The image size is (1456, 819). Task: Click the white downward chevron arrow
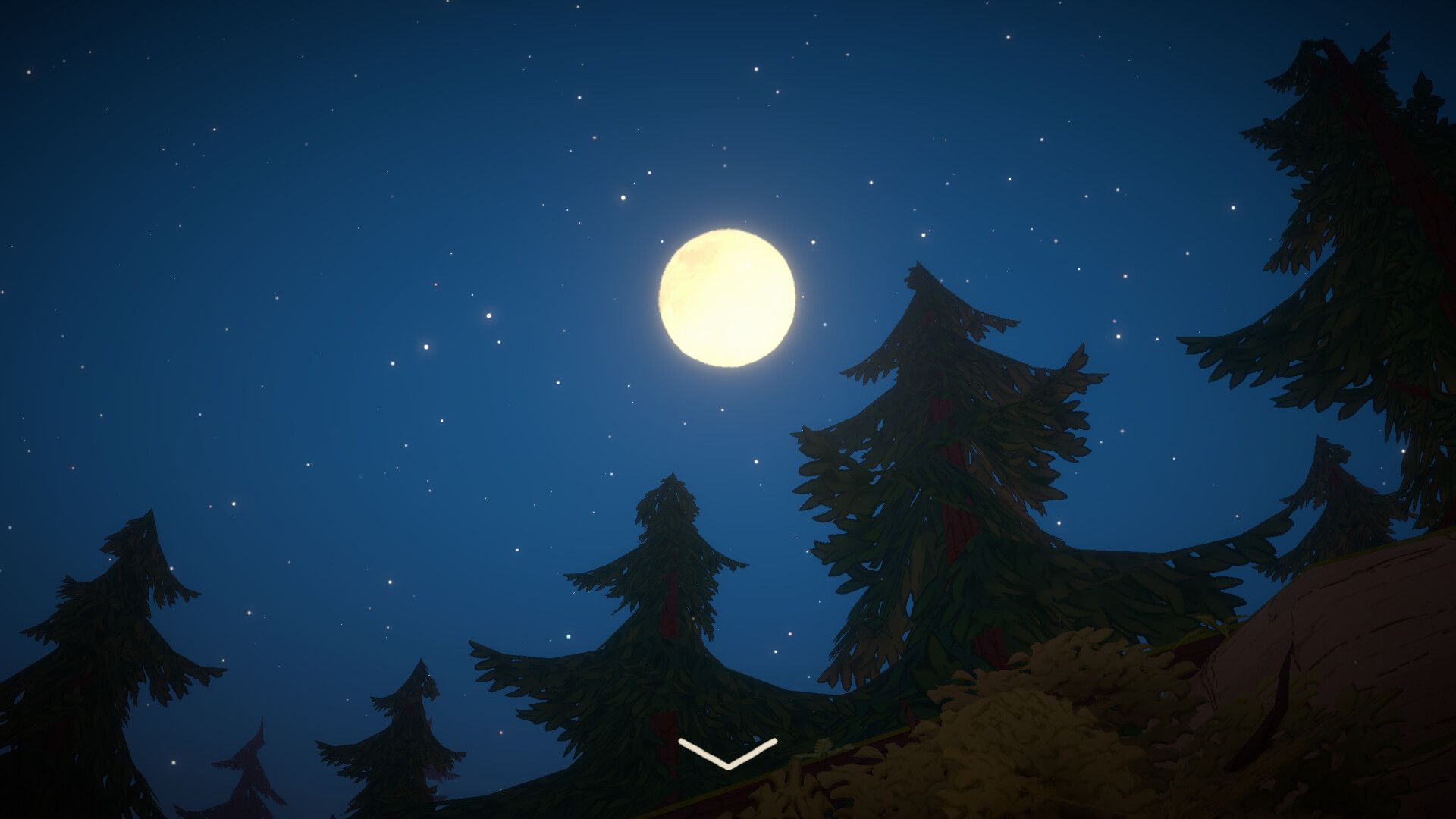pos(728,753)
